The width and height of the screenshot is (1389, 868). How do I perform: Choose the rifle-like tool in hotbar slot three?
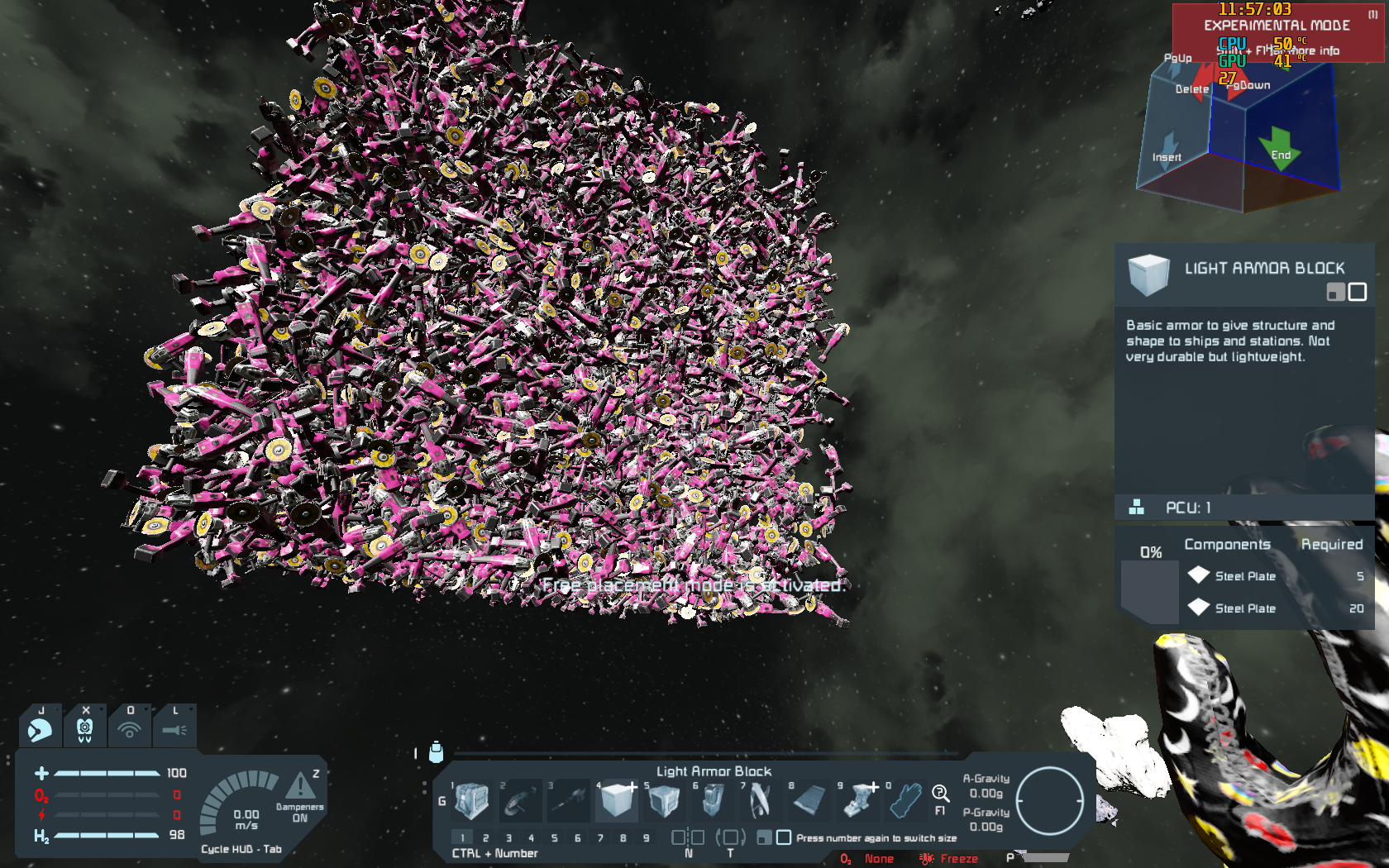[569, 800]
